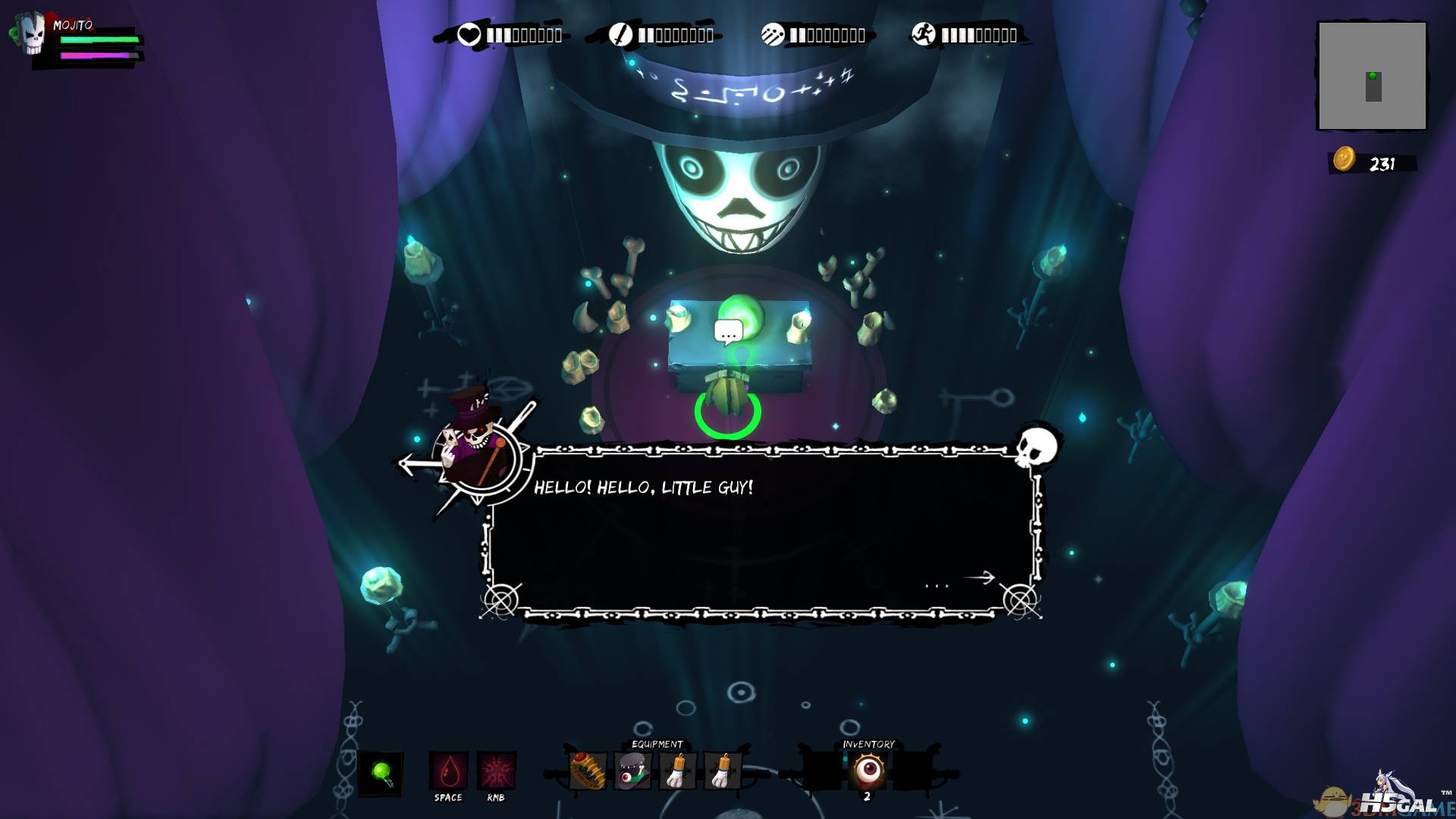Image resolution: width=1456 pixels, height=819 pixels.
Task: Select the gold ruby ring equipment slot
Action: pyautogui.click(x=588, y=772)
